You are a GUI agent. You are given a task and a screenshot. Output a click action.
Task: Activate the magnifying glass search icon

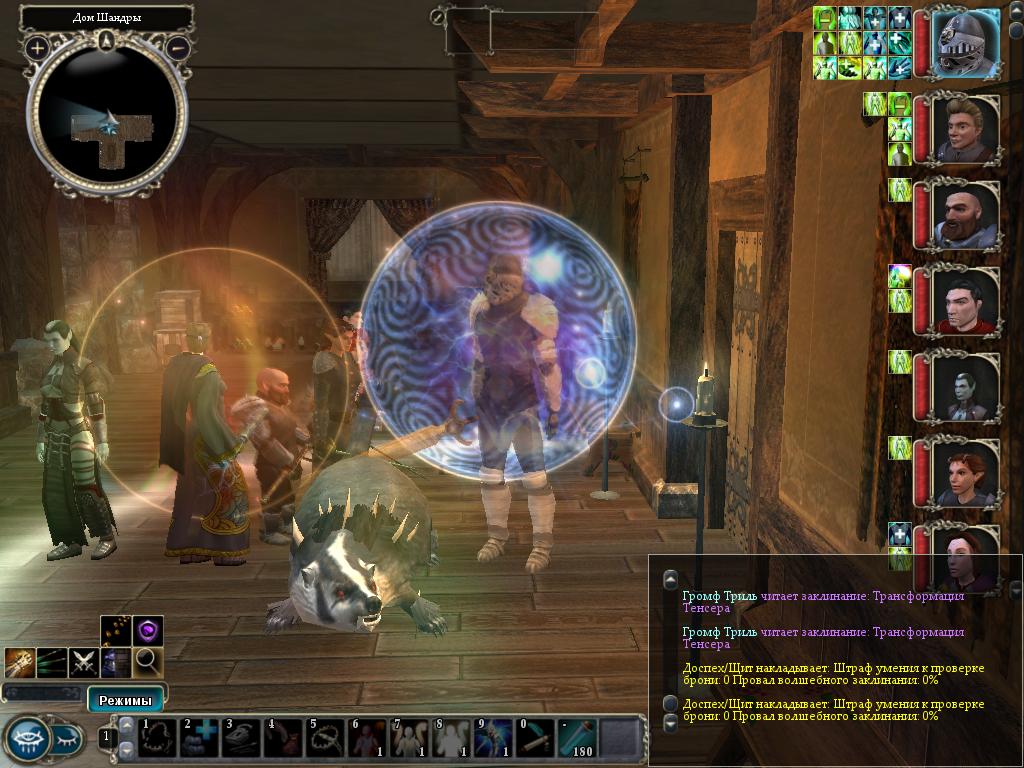click(148, 661)
